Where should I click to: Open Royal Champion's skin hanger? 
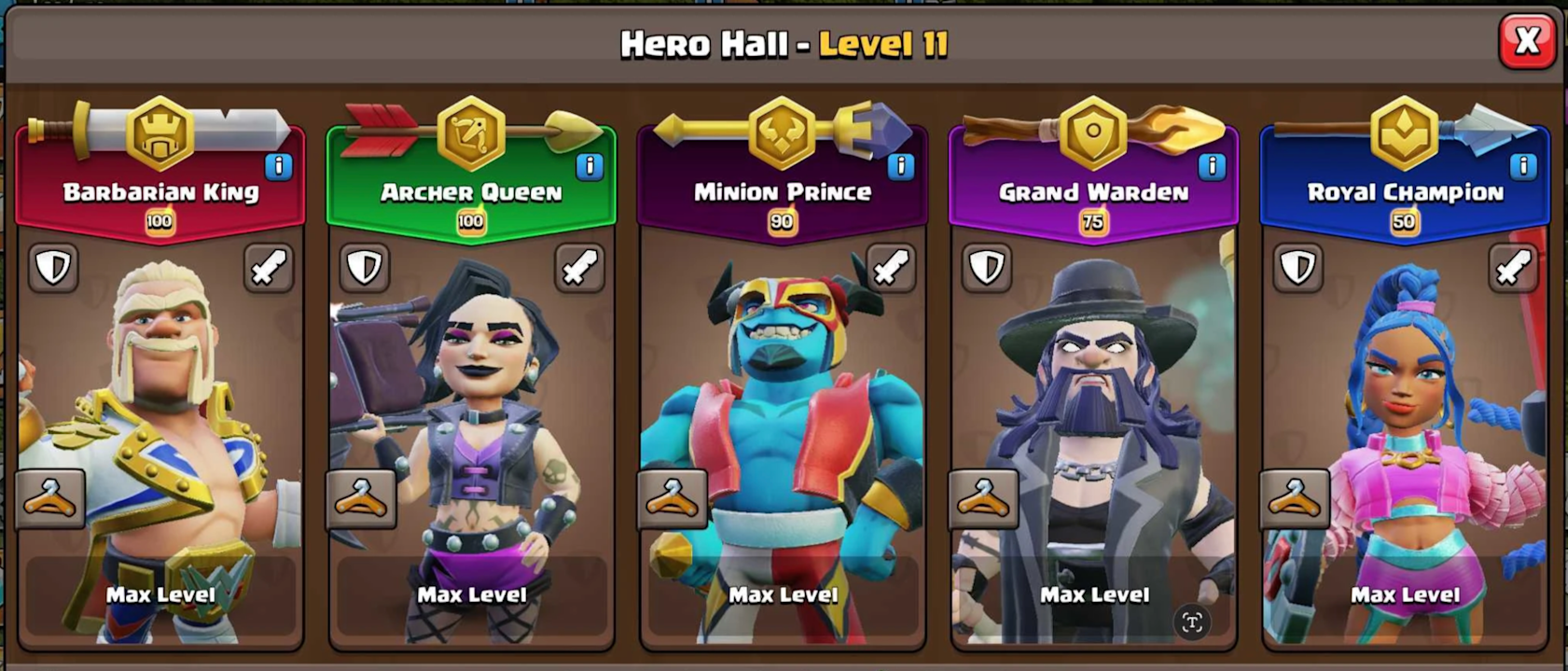click(1295, 499)
